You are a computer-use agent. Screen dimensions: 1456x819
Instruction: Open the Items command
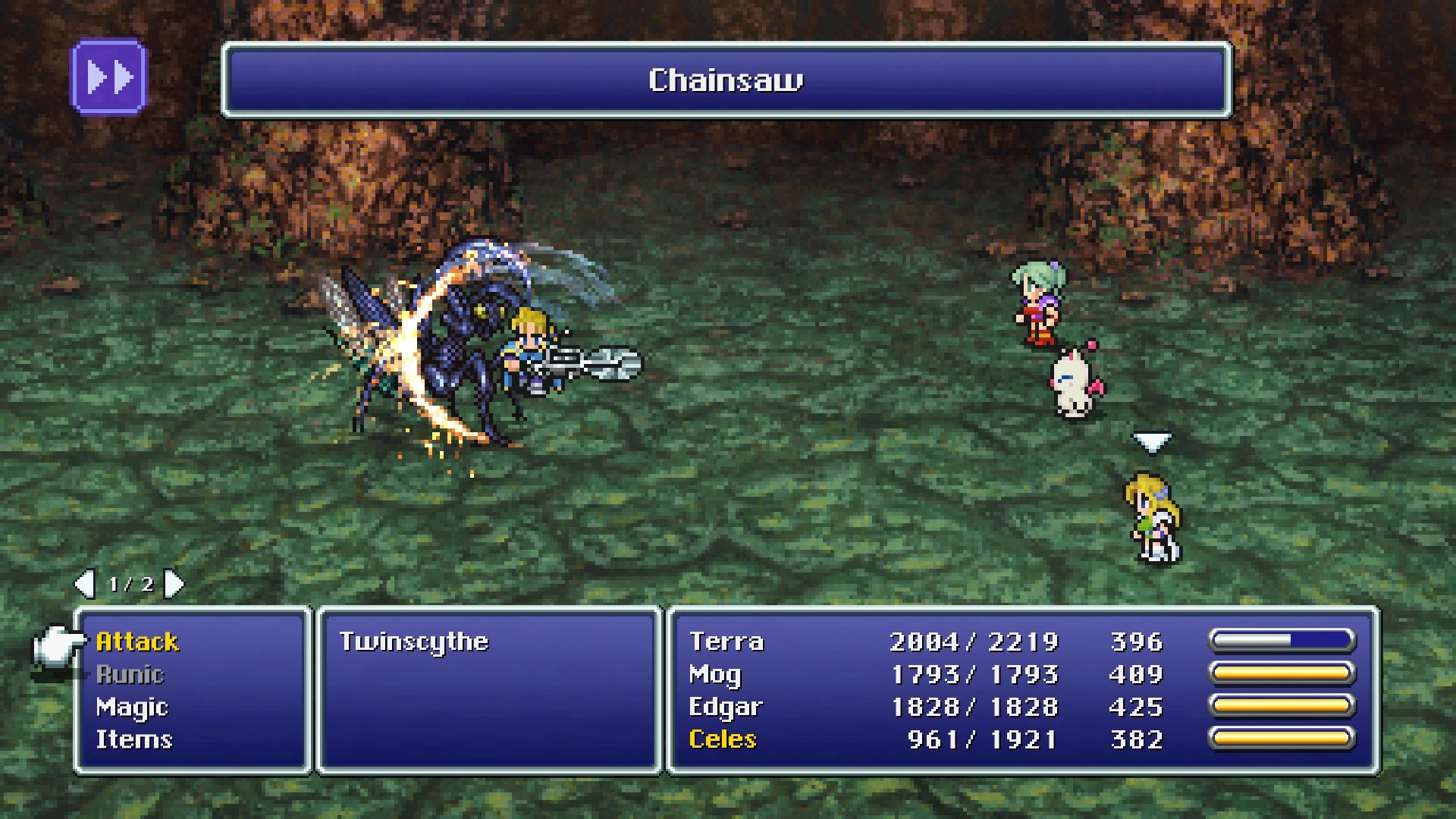coord(135,739)
